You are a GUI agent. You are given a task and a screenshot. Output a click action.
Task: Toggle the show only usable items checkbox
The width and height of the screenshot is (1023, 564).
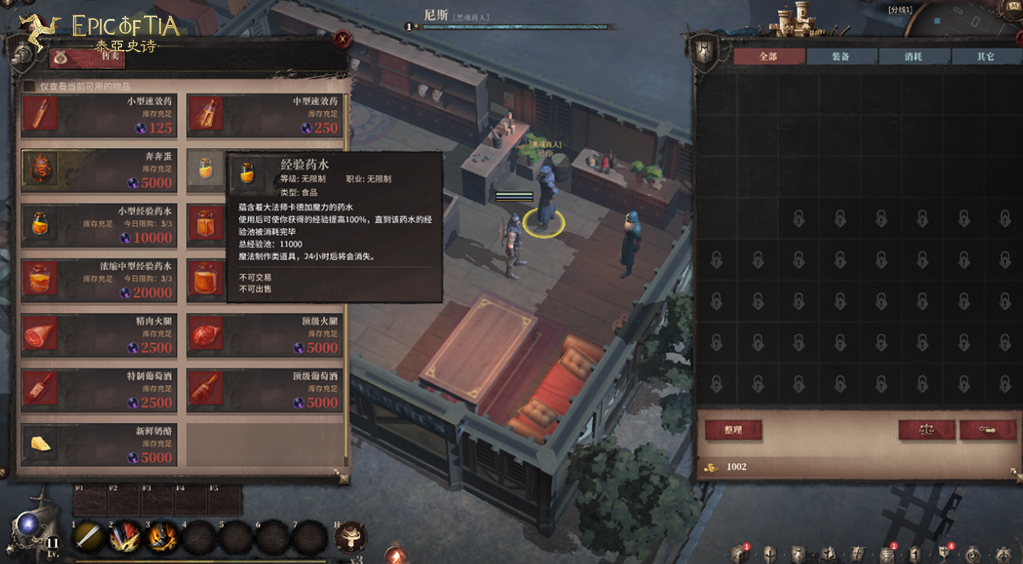[29, 87]
